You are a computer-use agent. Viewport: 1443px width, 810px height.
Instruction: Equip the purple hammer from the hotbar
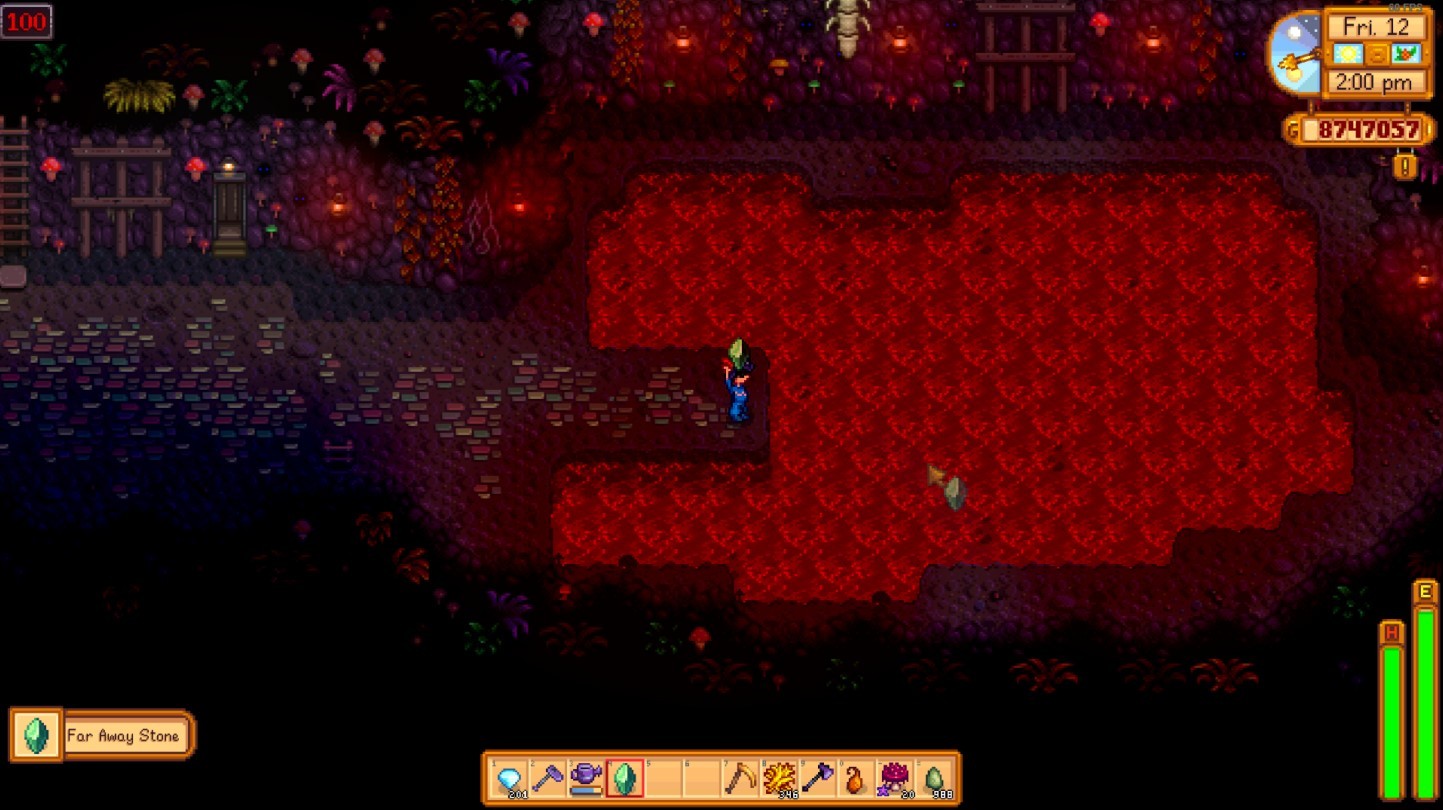tap(548, 778)
